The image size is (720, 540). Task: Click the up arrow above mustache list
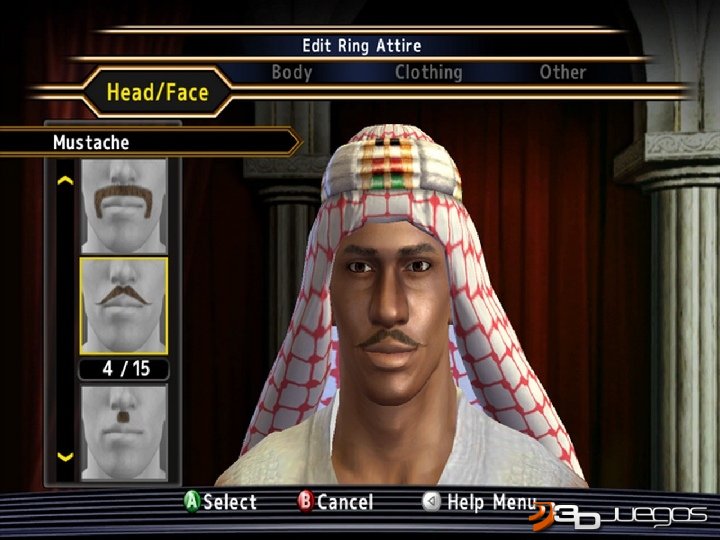66,181
